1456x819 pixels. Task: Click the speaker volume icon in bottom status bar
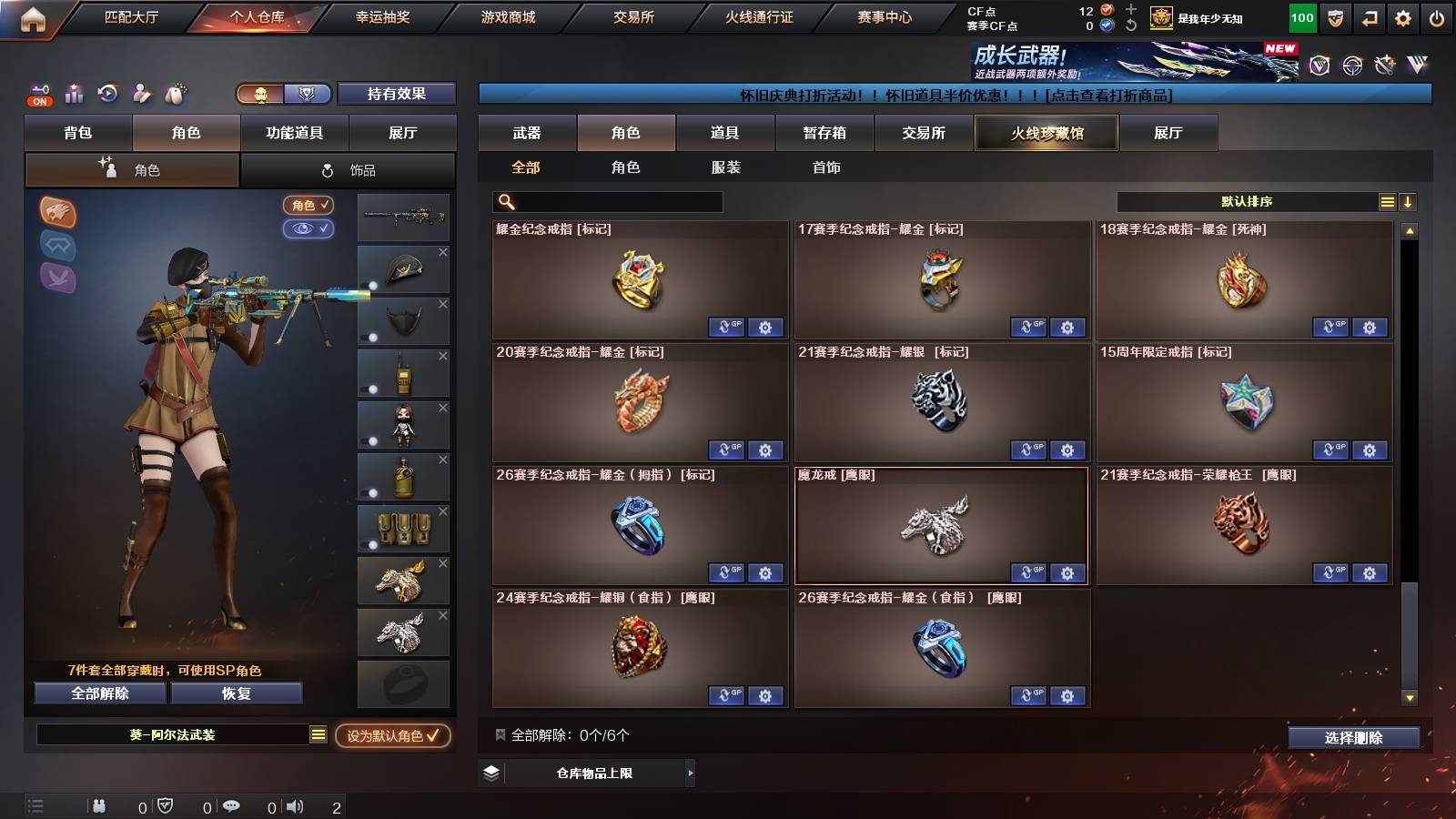[298, 805]
